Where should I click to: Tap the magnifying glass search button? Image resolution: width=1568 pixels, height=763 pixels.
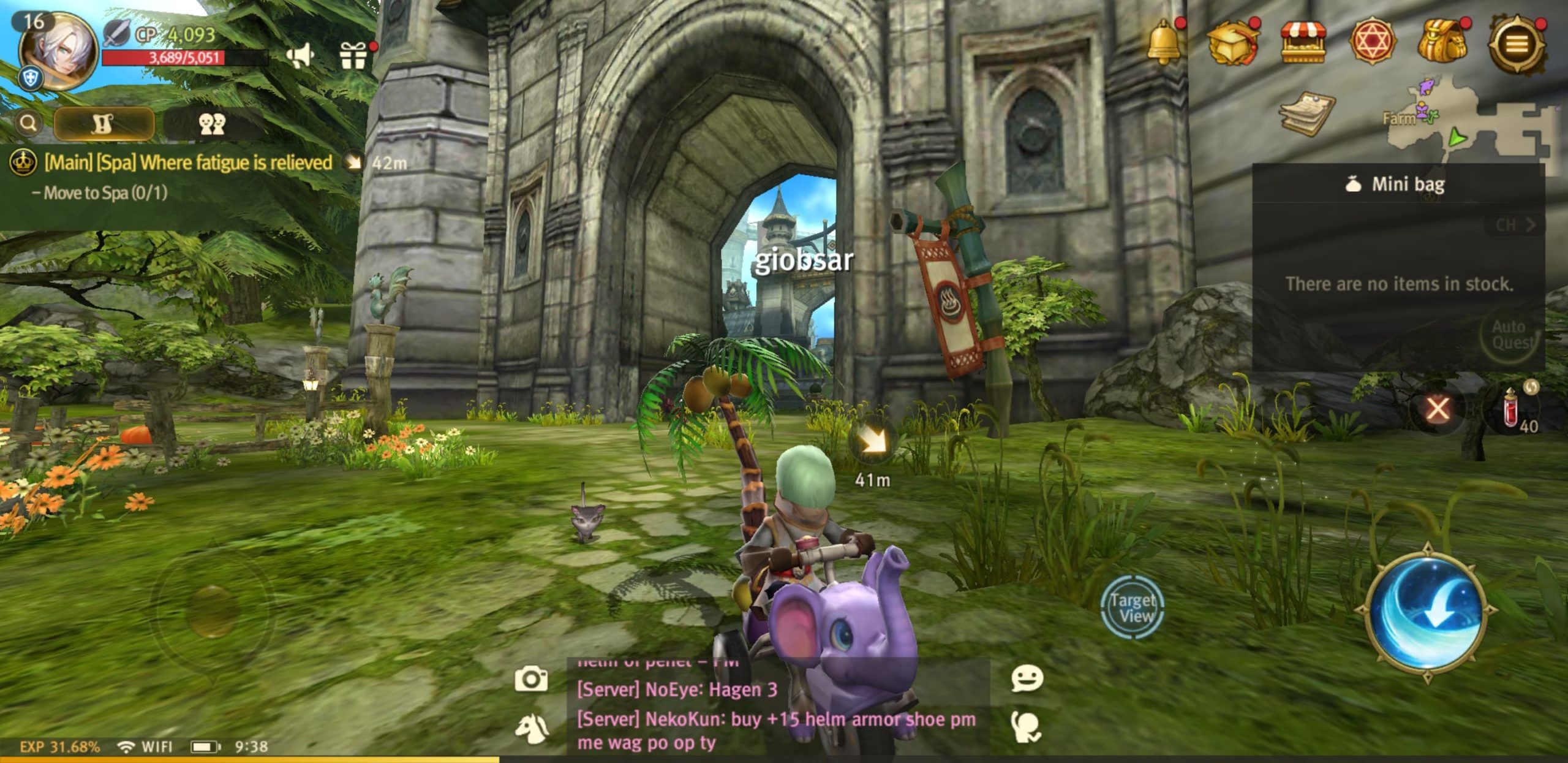28,123
